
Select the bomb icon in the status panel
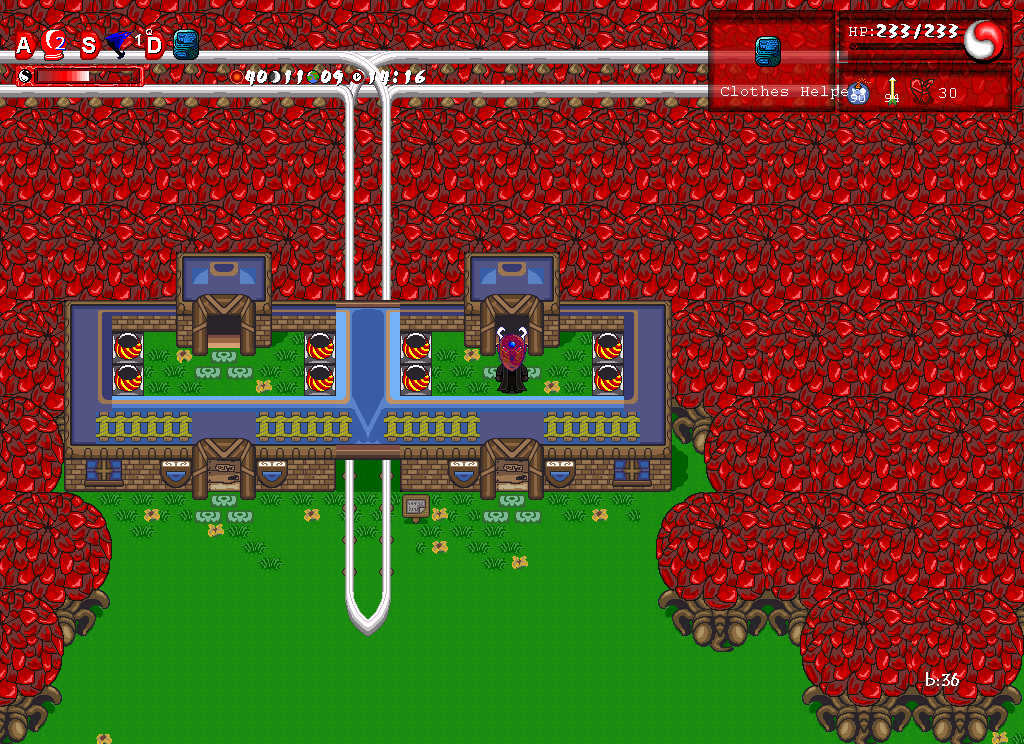pyautogui.click(x=857, y=93)
